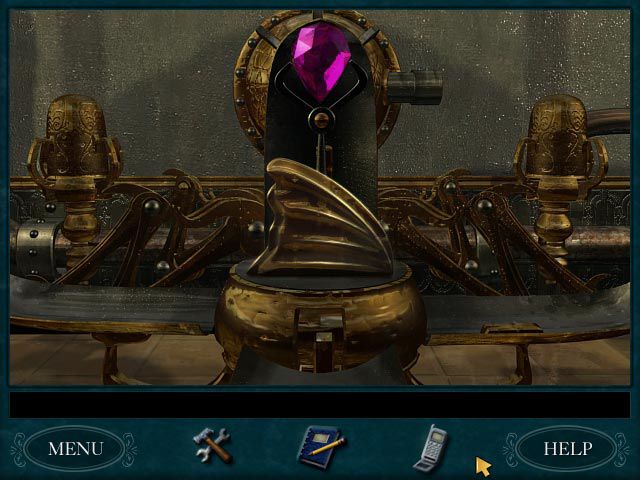Screen dimensions: 640x480
Task: Open the MENU button
Action: pyautogui.click(x=76, y=448)
